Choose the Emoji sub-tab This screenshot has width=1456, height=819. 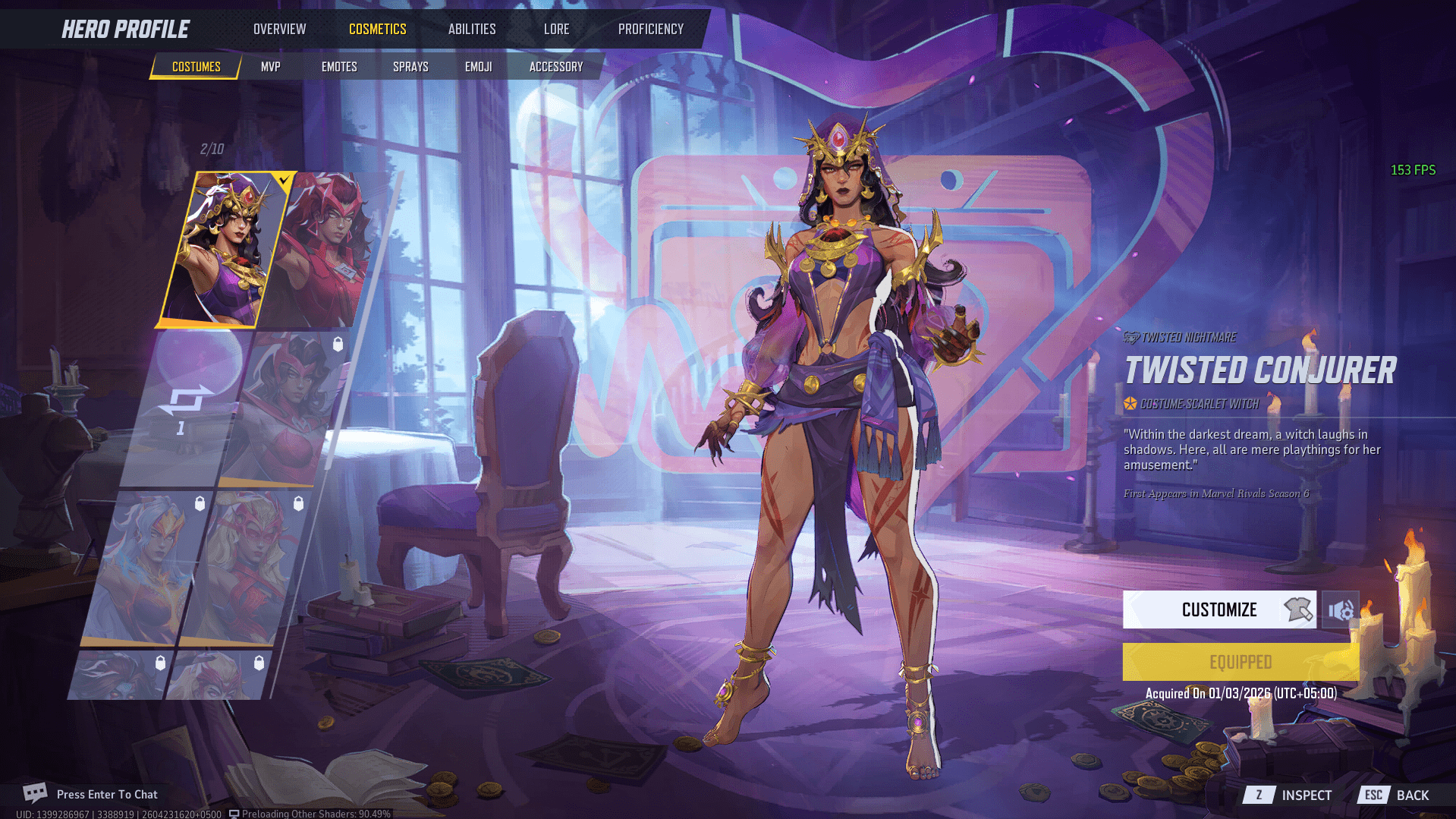click(x=478, y=67)
